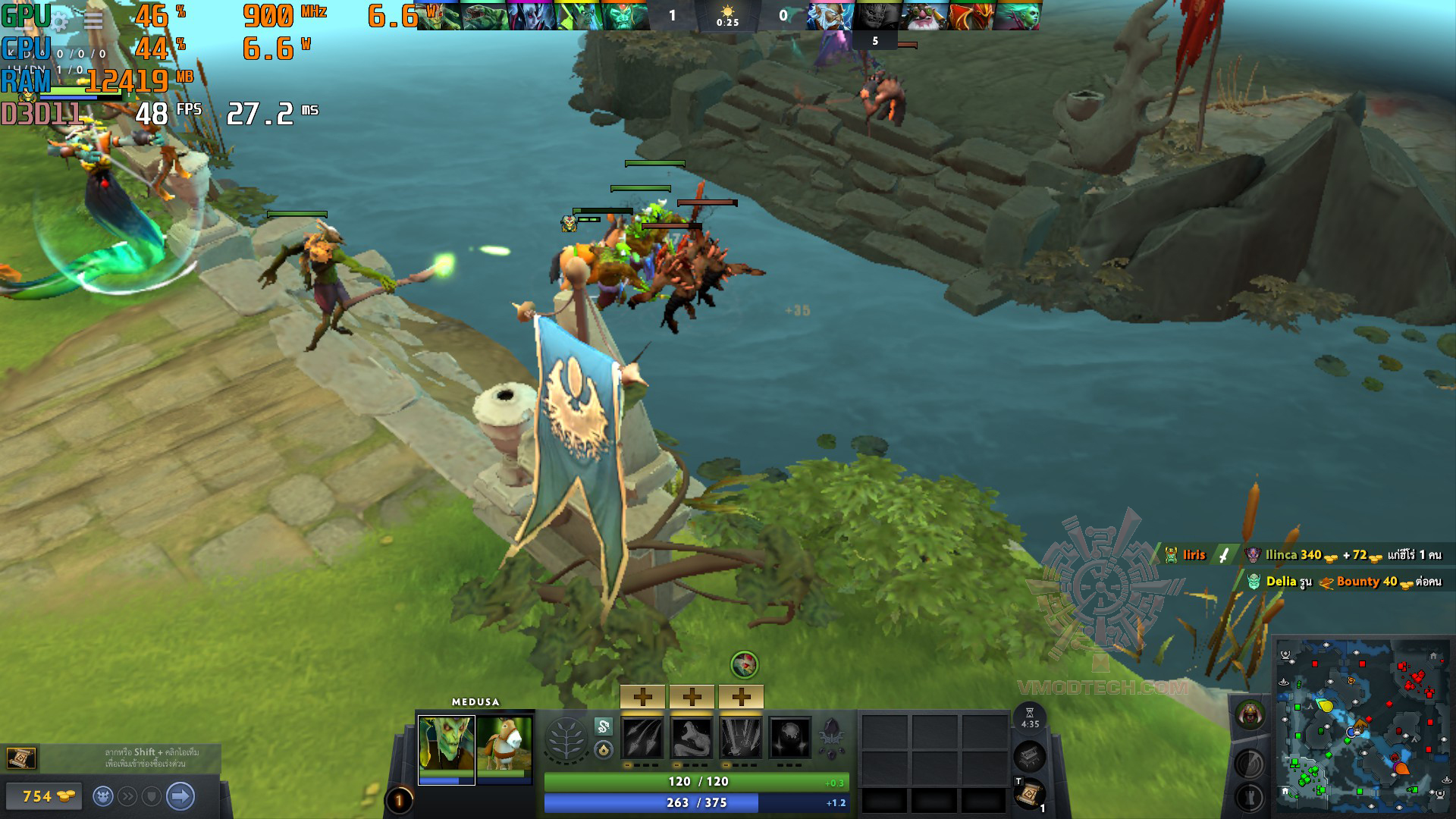Open the neutral item stash icon
Image resolution: width=1456 pixels, height=819 pixels.
point(1029,756)
